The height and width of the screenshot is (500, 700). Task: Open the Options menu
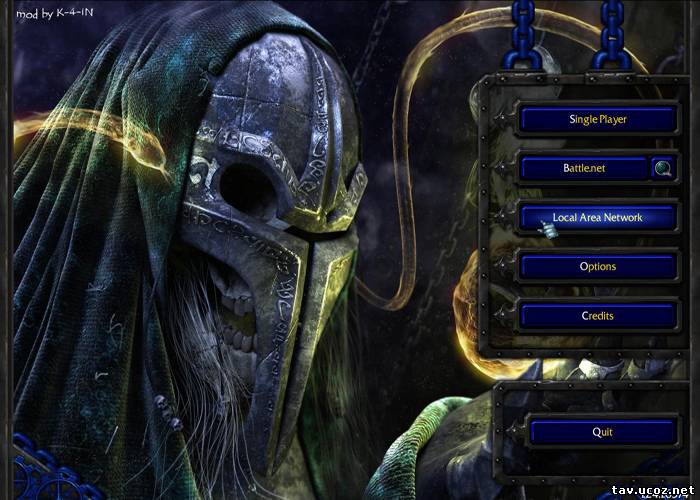pyautogui.click(x=597, y=267)
